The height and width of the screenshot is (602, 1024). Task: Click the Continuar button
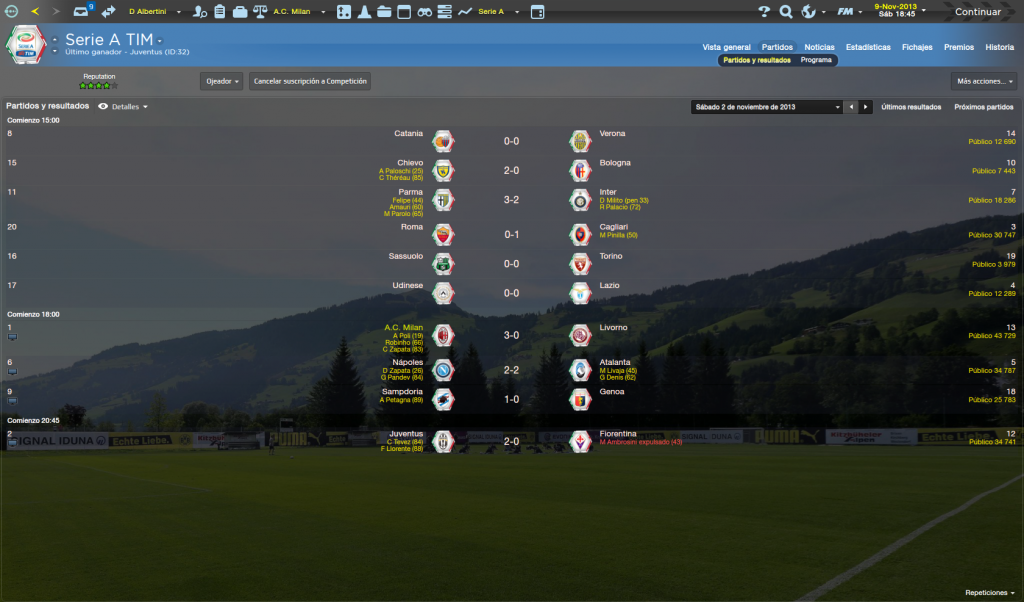pyautogui.click(x=977, y=12)
